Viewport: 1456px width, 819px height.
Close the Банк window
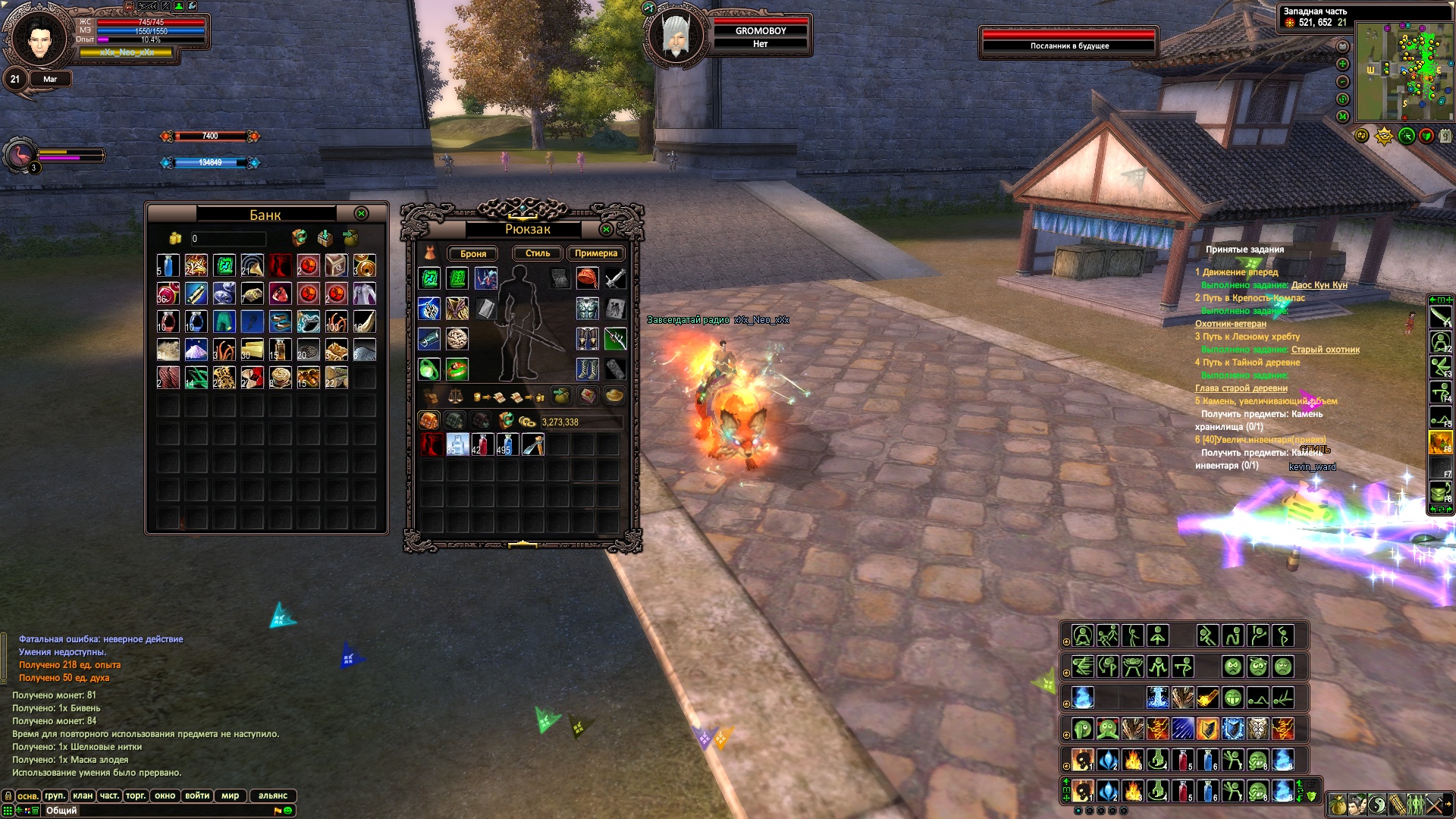click(362, 214)
